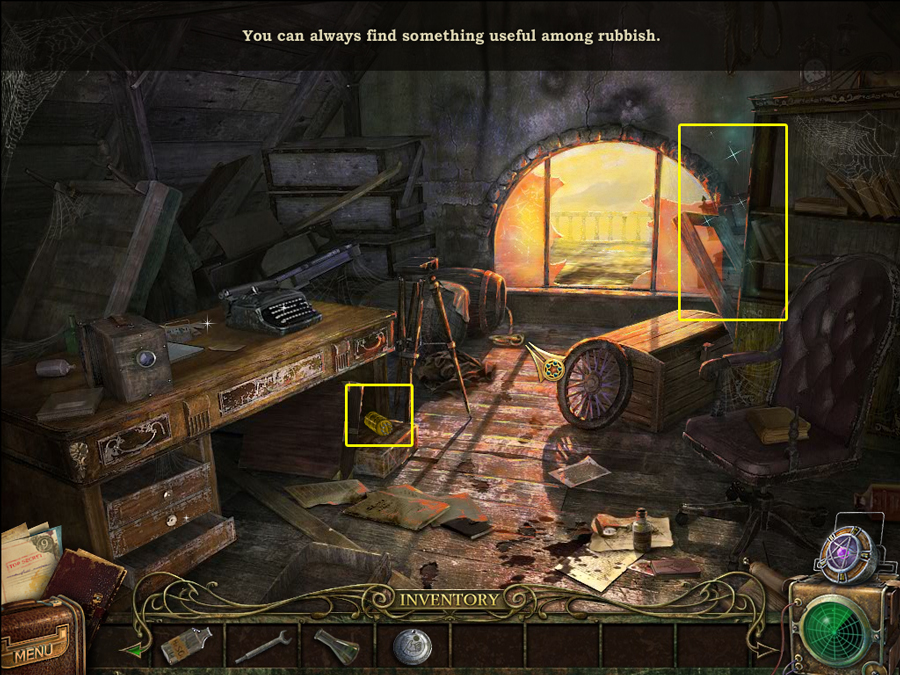Click the inventory right arrow
This screenshot has width=900, height=675.
pos(767,649)
